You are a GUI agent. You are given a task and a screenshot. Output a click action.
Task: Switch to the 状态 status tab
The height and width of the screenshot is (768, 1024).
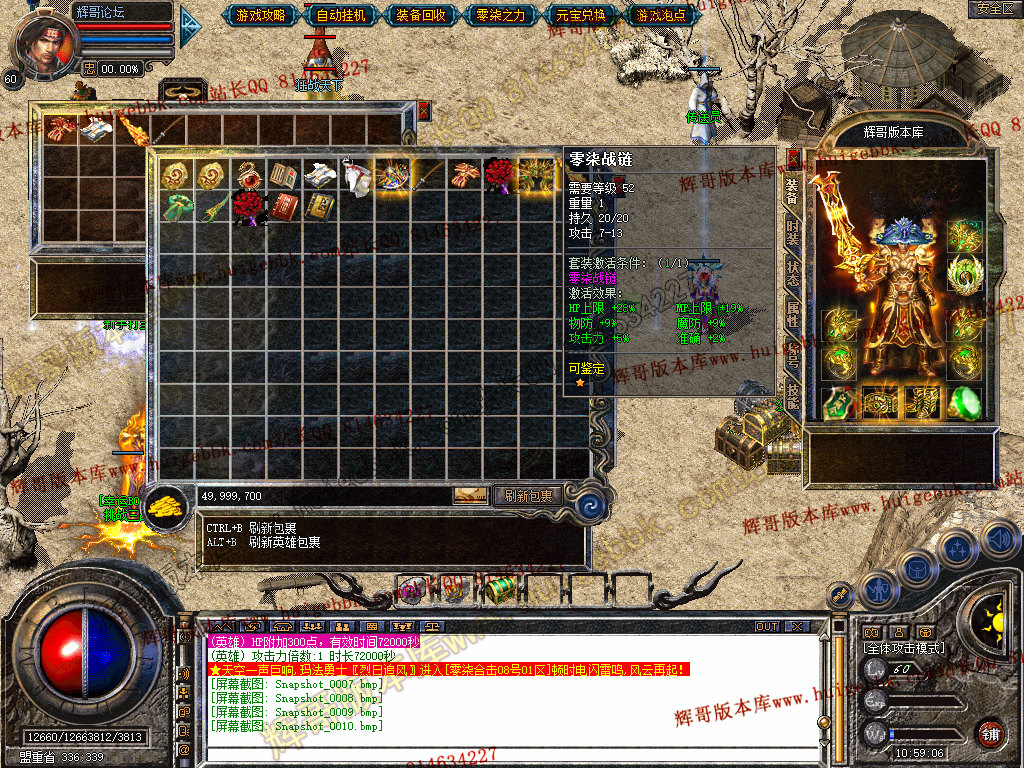pos(792,271)
